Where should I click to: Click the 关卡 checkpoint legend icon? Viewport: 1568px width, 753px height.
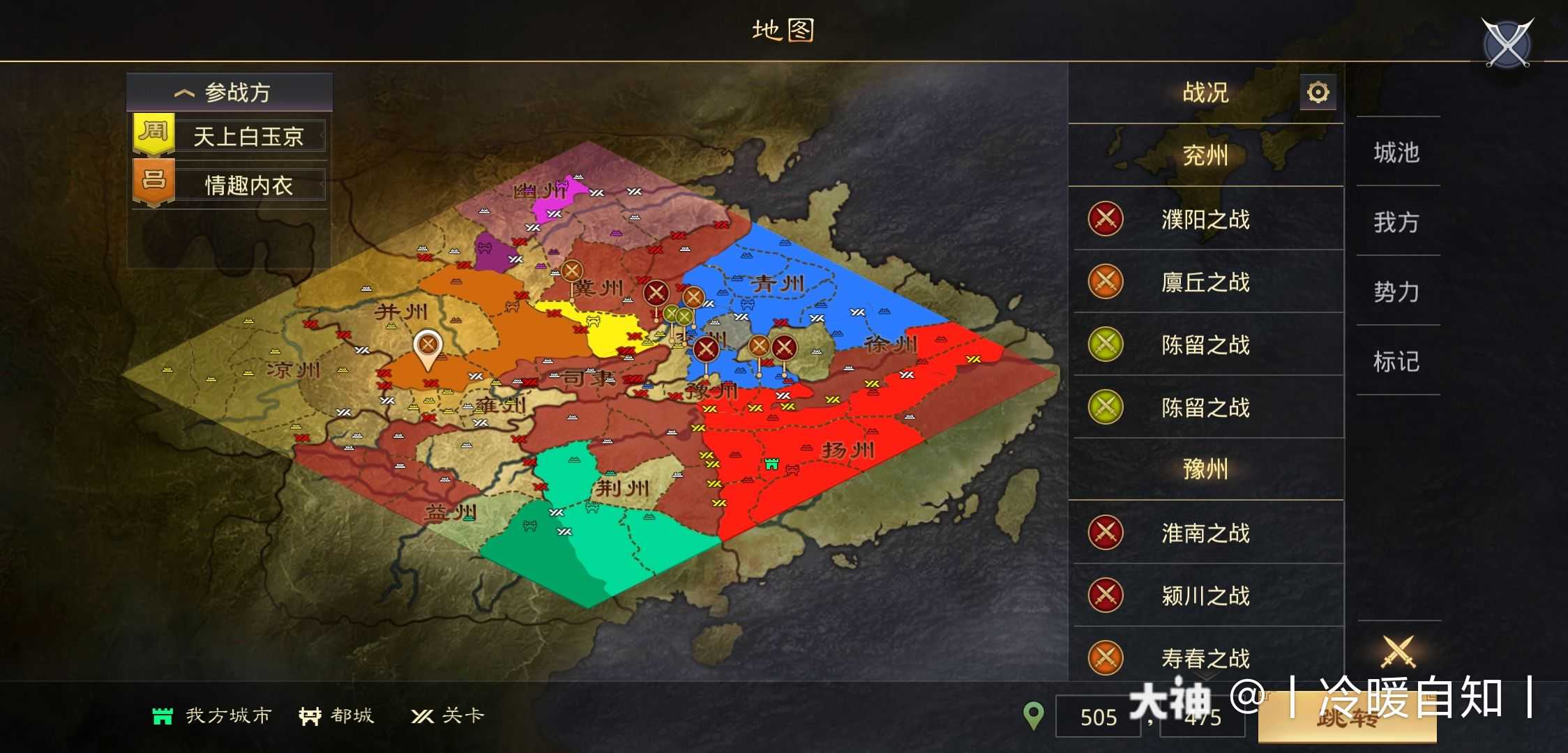pos(421,715)
